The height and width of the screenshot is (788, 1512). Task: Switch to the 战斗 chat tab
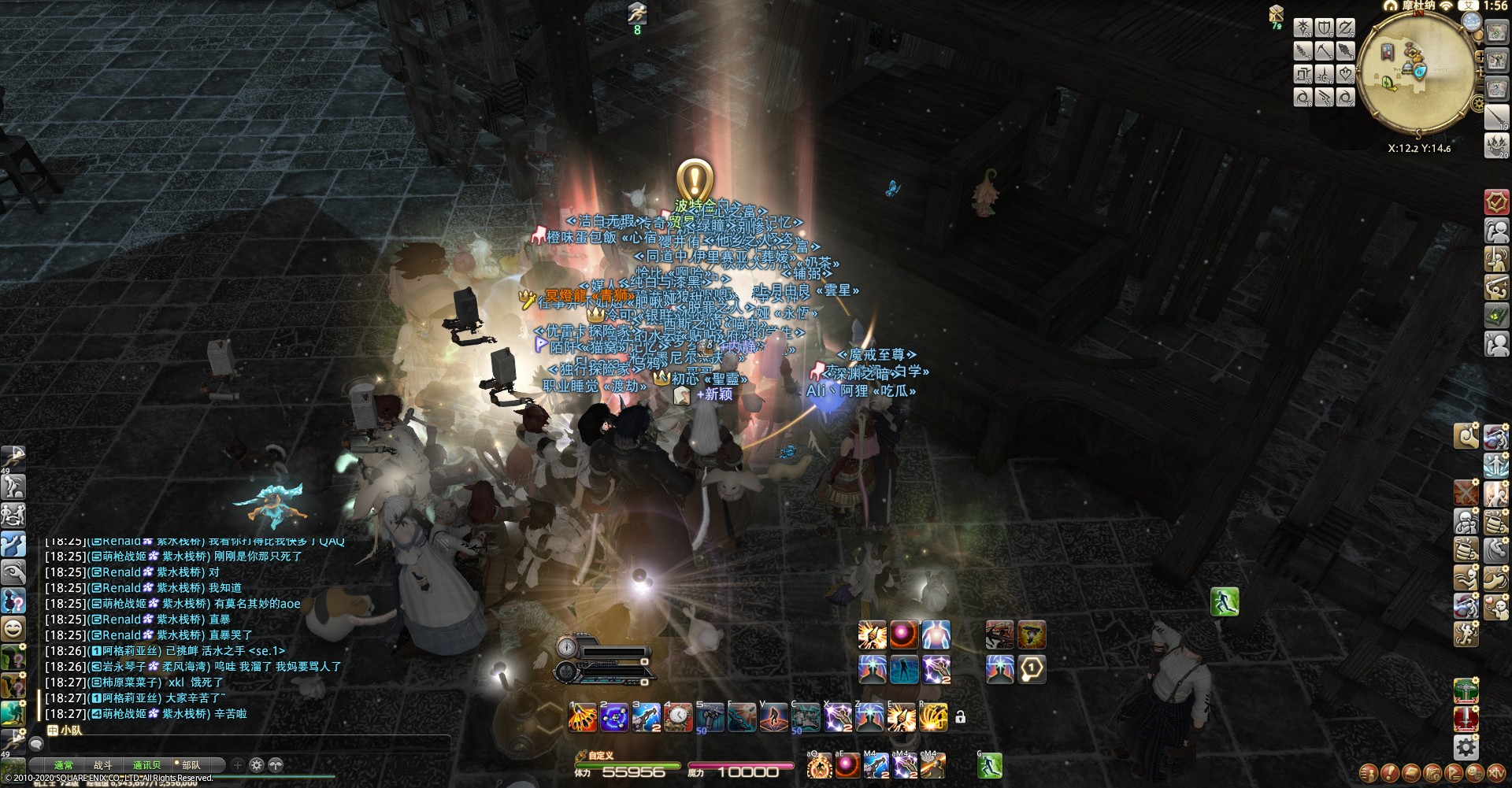point(103,765)
